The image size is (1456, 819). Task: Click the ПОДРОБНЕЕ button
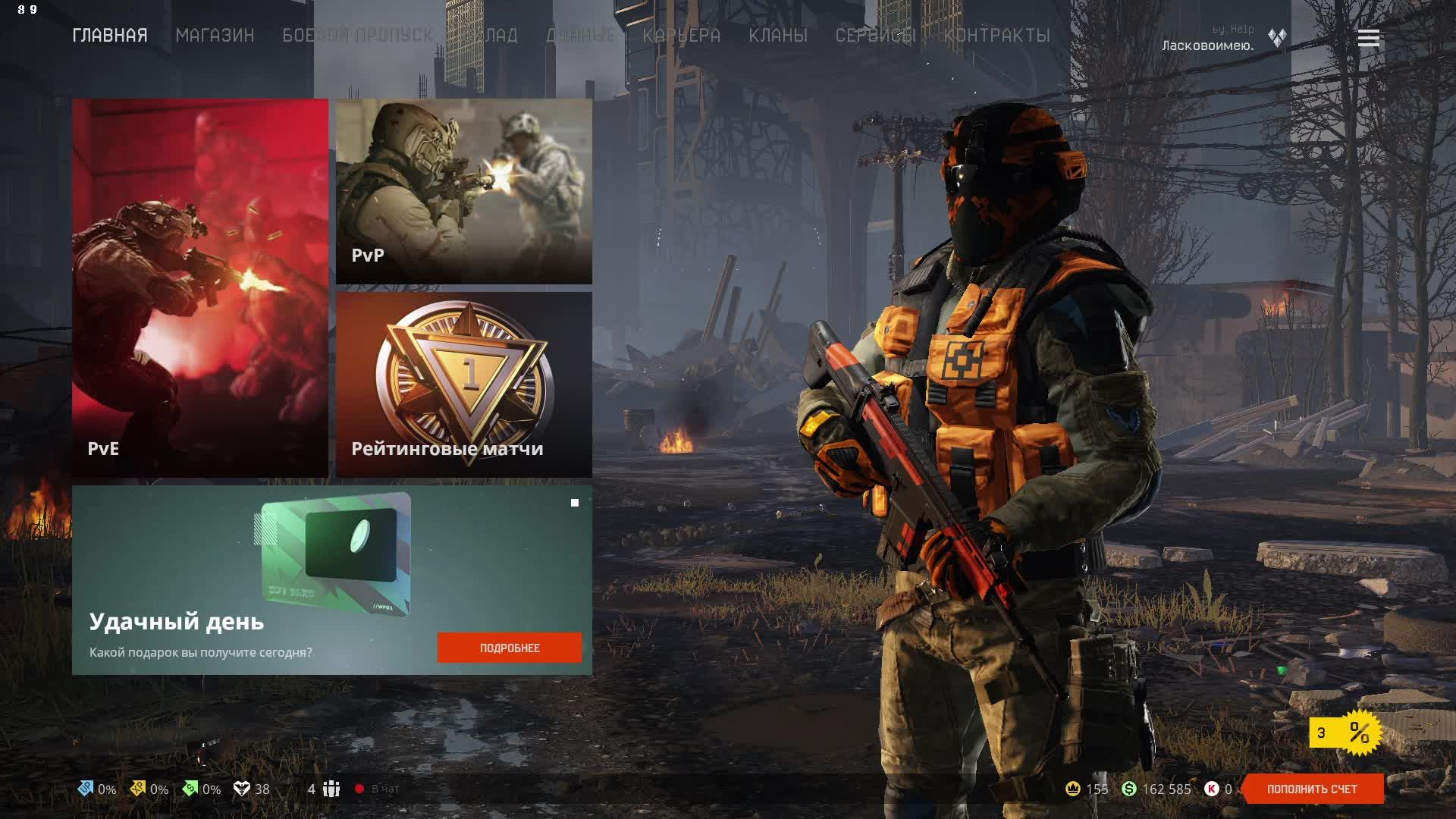coord(510,648)
